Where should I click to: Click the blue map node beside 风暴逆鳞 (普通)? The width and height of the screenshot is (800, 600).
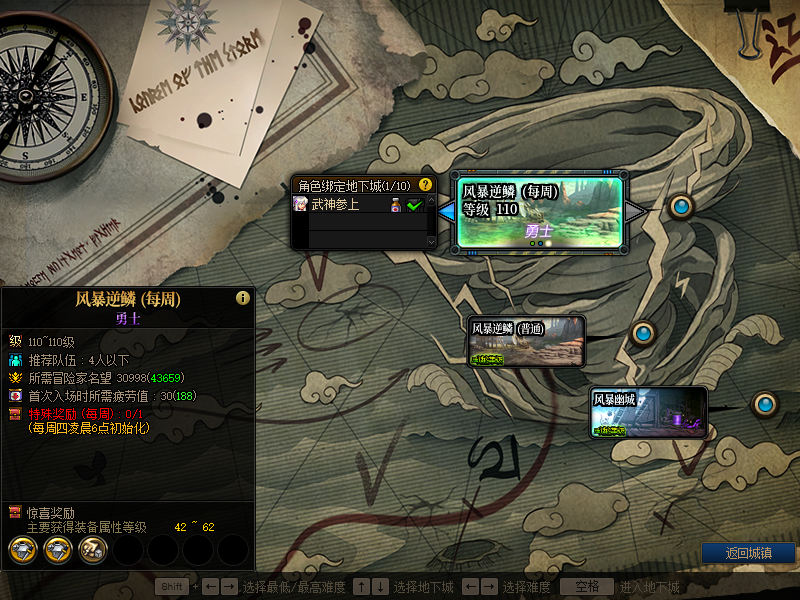pos(643,331)
